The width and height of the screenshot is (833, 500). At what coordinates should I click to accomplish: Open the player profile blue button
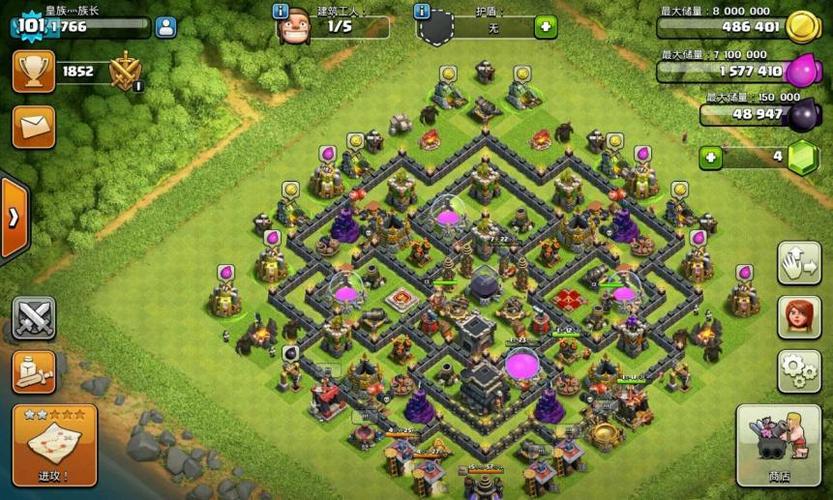coord(166,27)
